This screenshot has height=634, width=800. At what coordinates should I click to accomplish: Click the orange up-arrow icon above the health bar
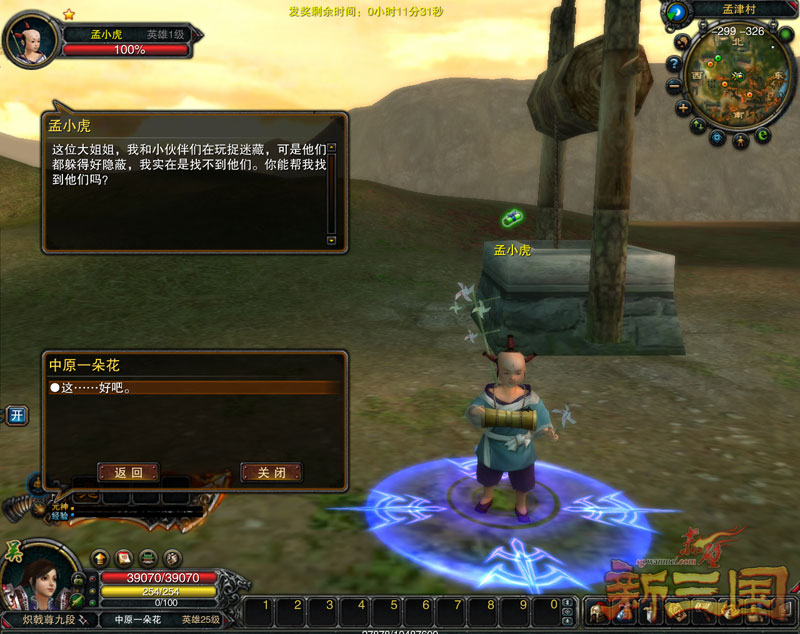pyautogui.click(x=100, y=558)
